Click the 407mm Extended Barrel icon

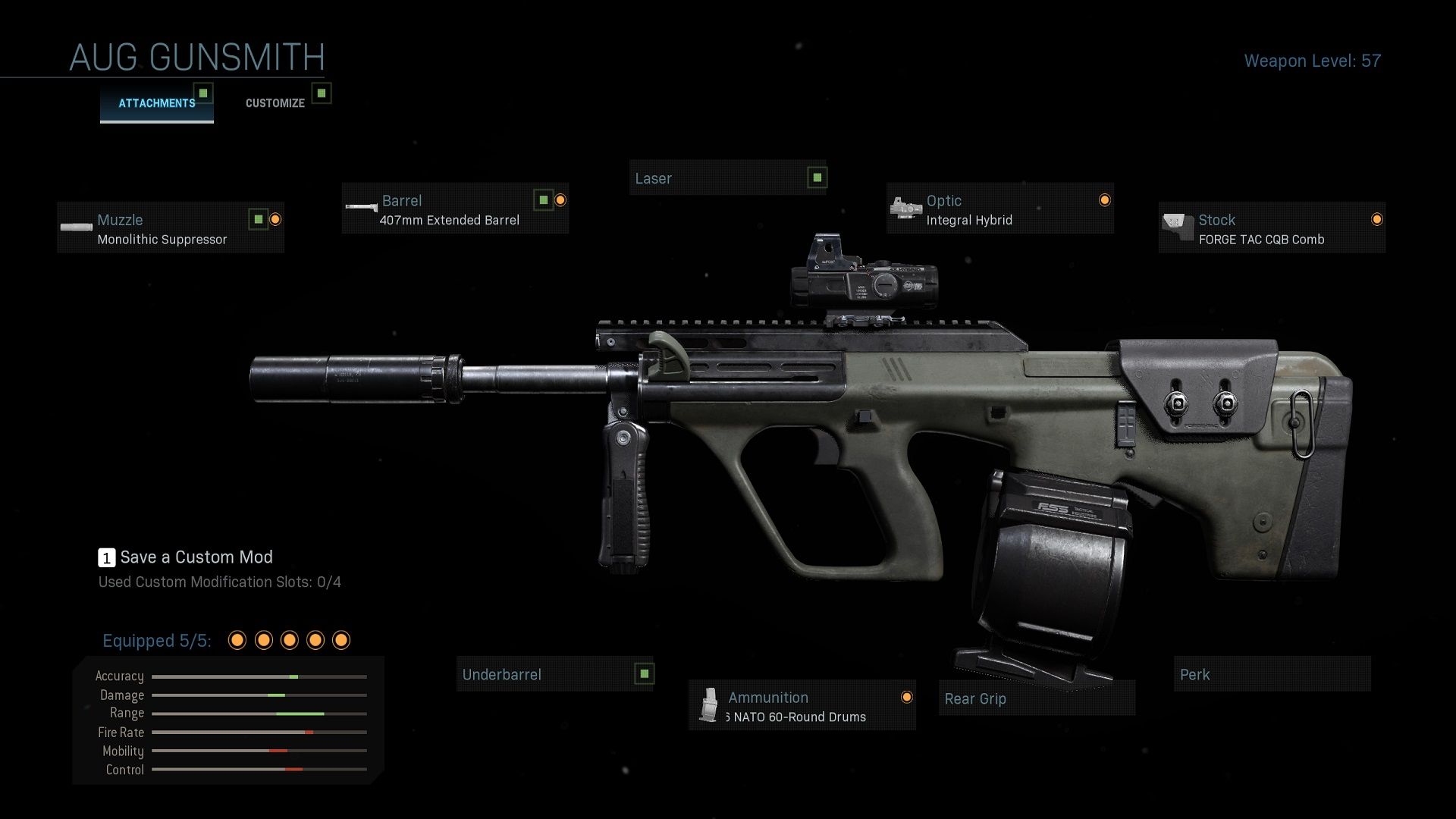point(361,208)
